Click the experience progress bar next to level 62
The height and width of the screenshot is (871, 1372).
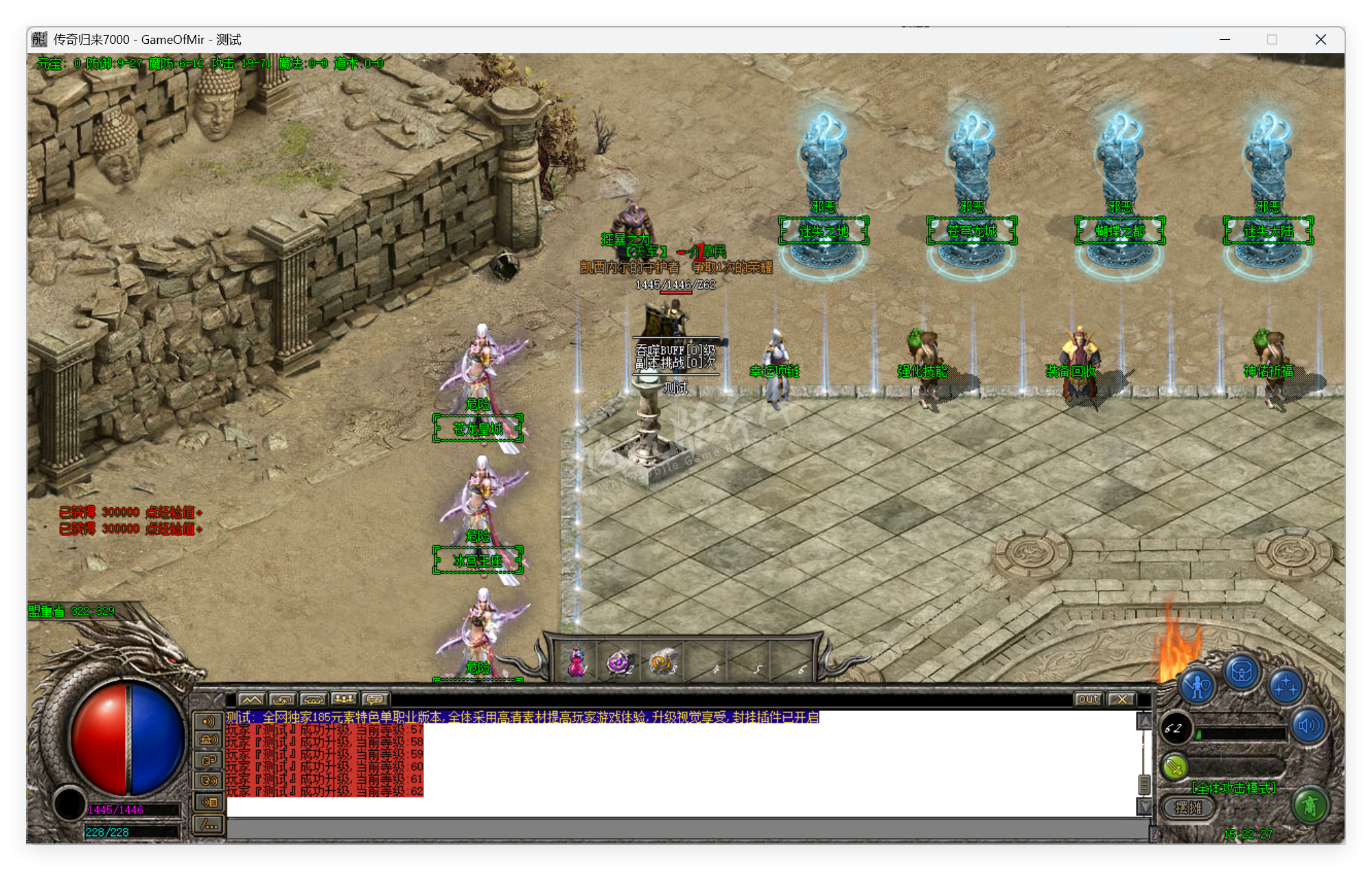(x=1241, y=733)
